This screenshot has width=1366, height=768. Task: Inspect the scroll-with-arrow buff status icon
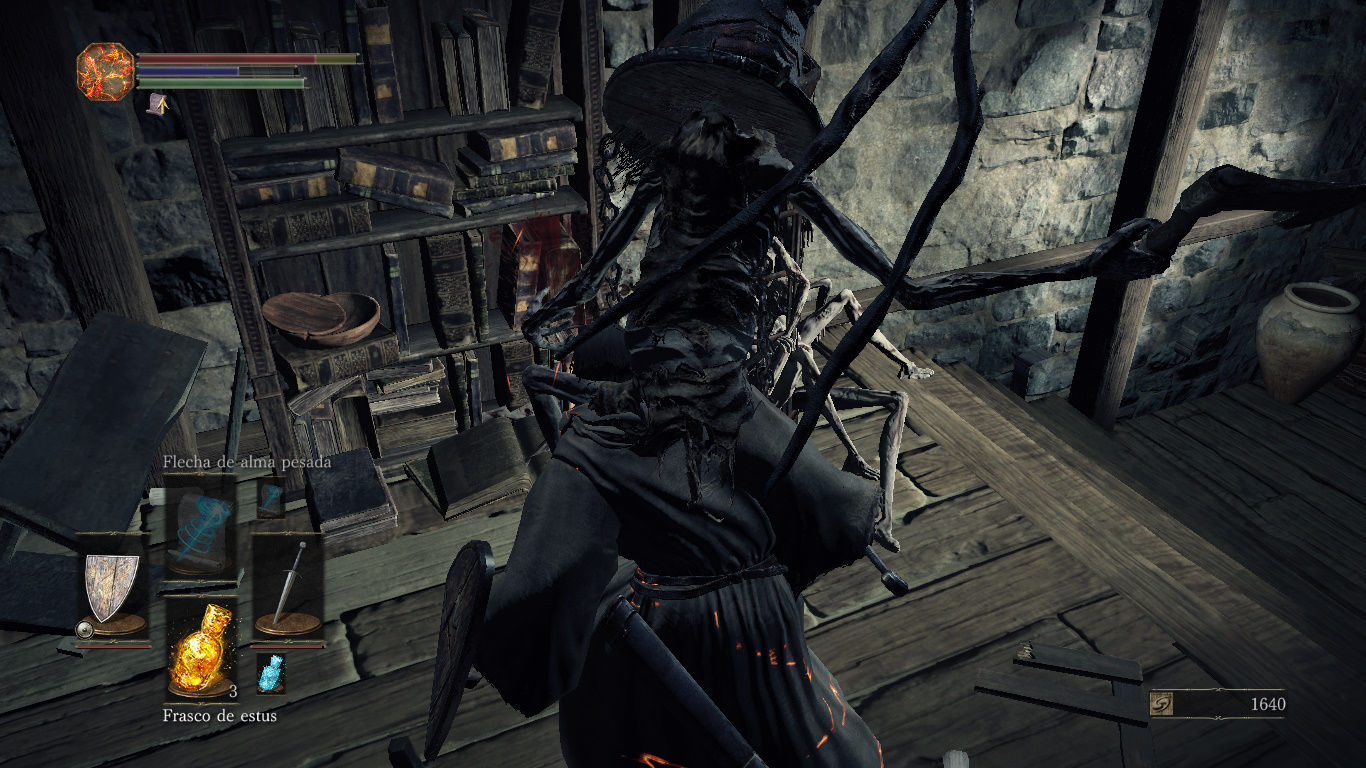pyautogui.click(x=157, y=103)
